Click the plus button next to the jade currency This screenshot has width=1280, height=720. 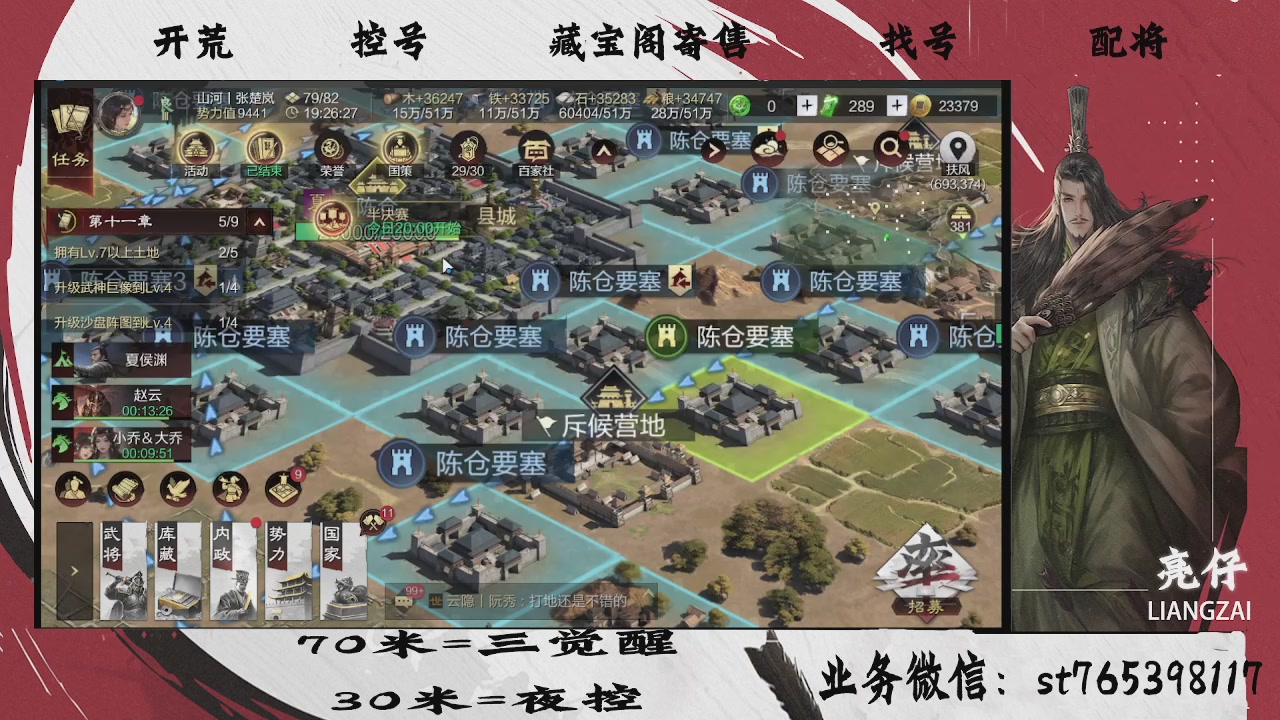click(x=806, y=104)
